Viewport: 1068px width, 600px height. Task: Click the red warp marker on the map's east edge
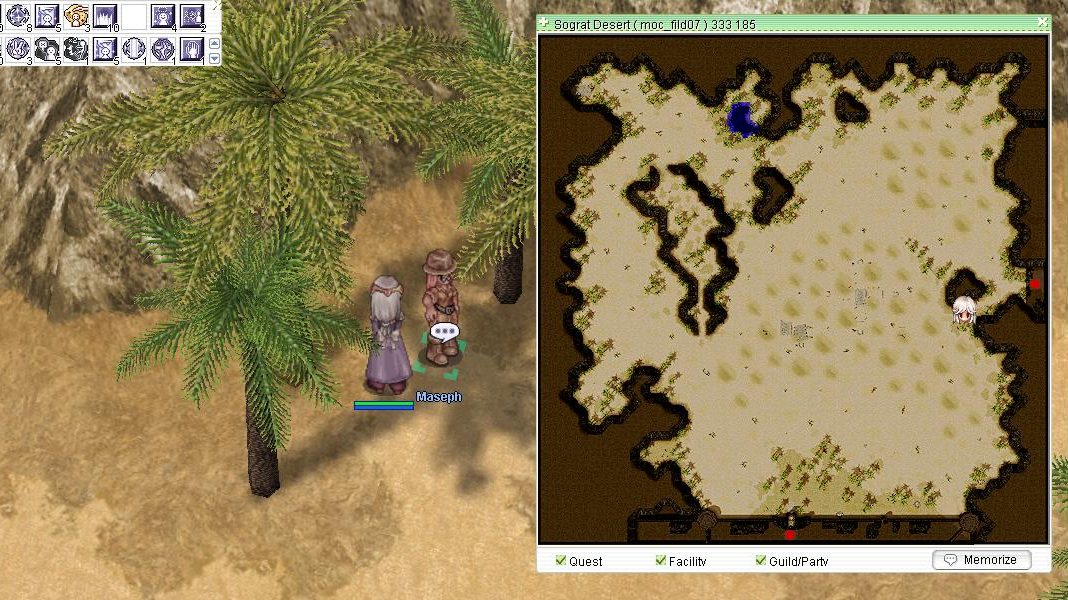pos(1035,284)
